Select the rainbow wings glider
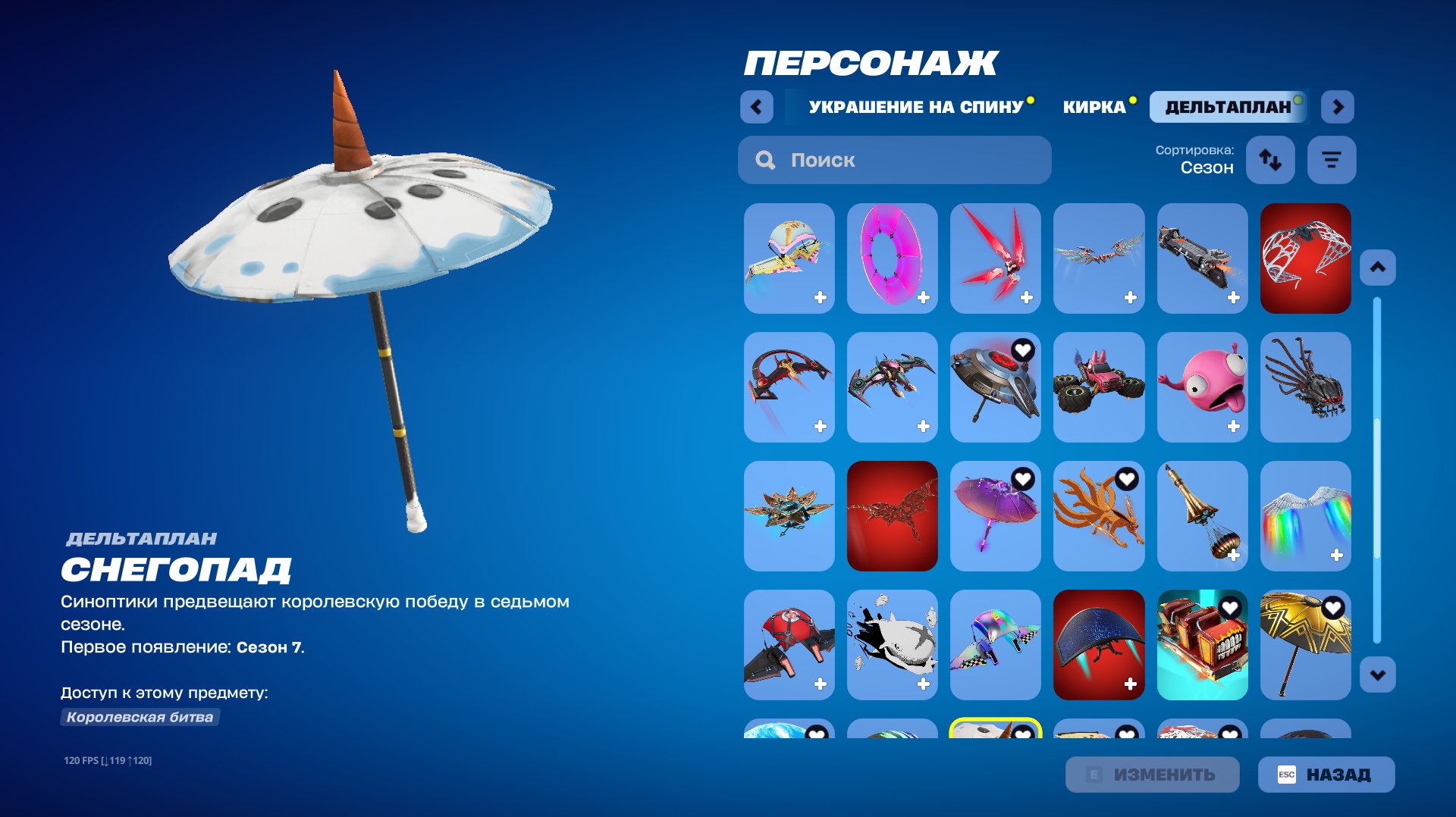Viewport: 1456px width, 817px height. [x=1305, y=516]
